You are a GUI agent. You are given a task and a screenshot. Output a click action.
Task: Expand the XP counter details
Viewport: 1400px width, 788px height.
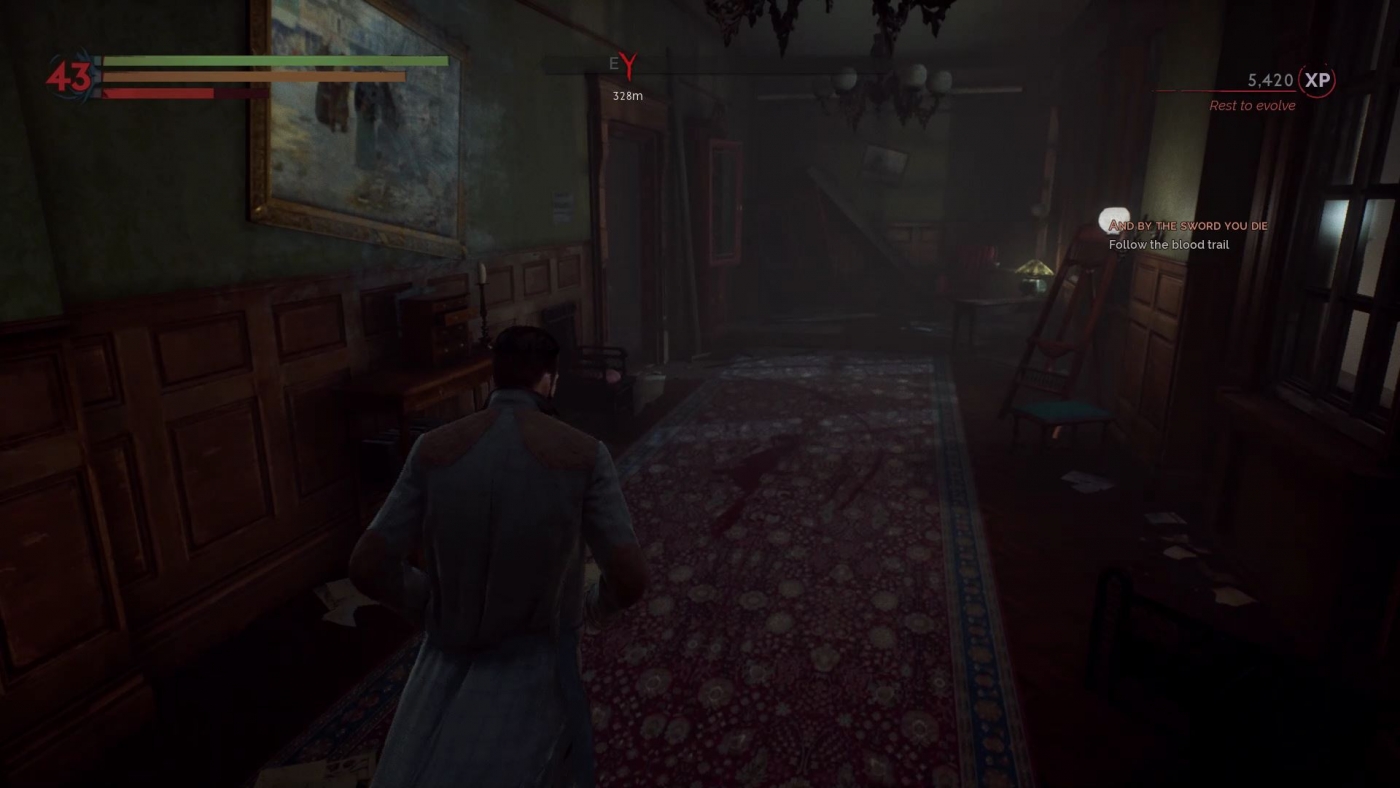tap(1270, 81)
